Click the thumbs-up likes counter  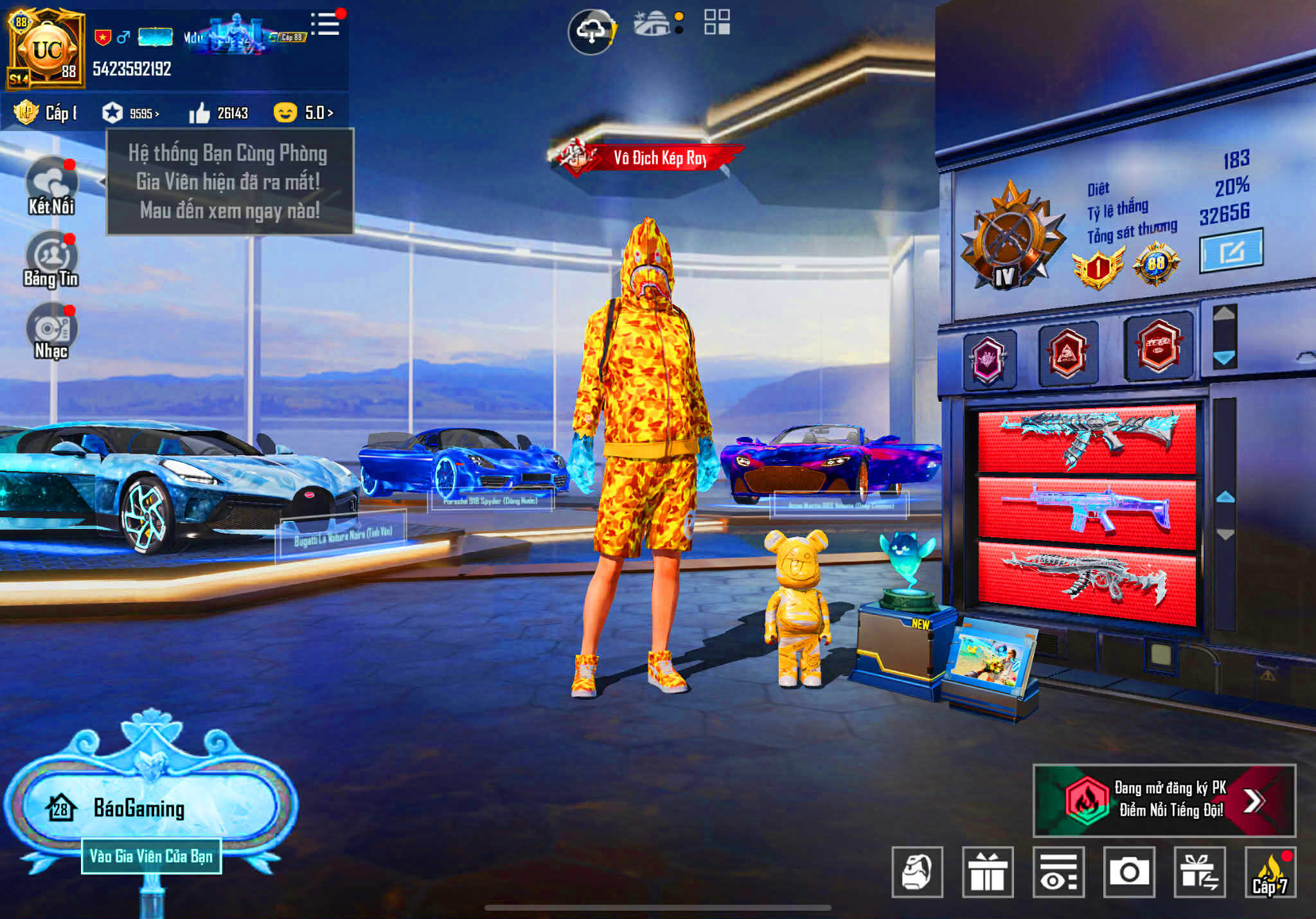[x=218, y=113]
